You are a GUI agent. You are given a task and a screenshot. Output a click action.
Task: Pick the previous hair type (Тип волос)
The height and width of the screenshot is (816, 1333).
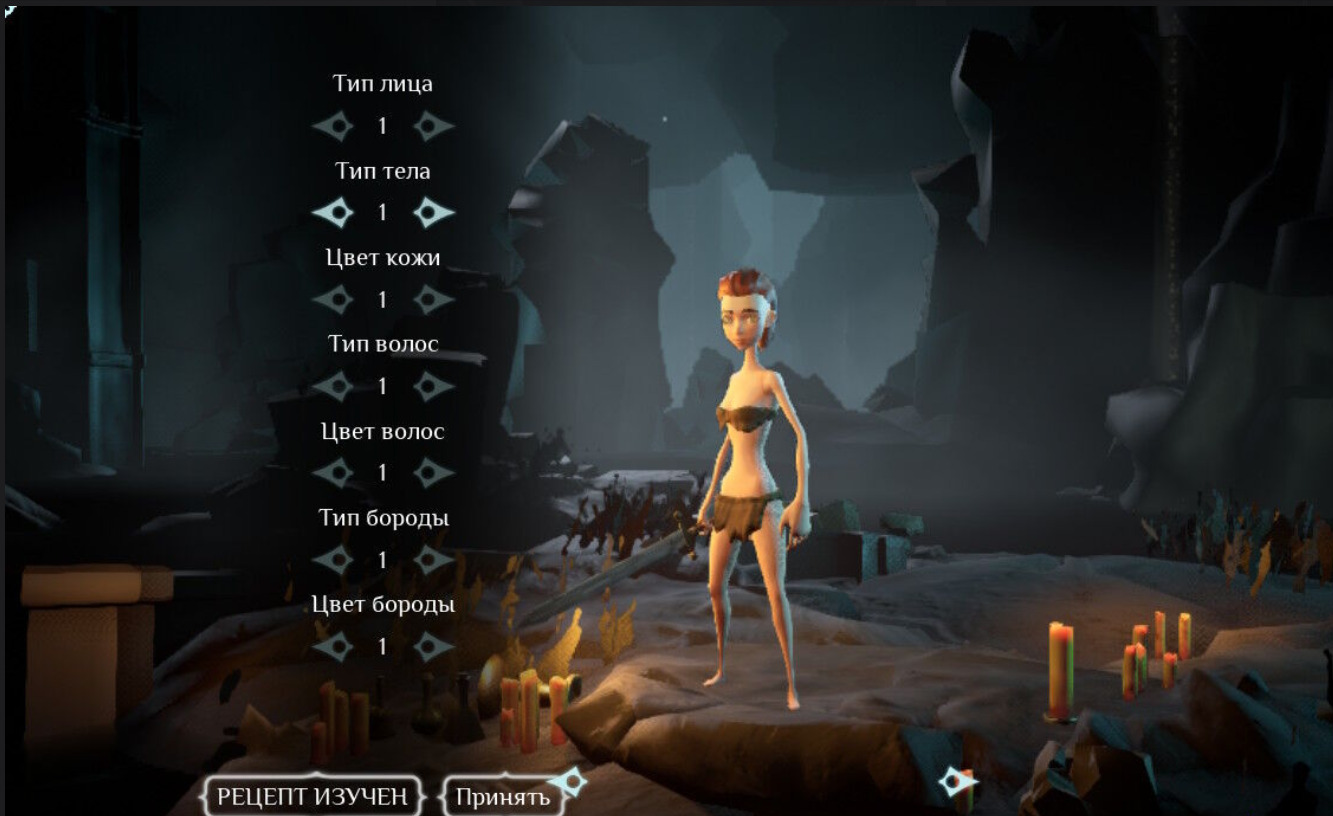[334, 386]
